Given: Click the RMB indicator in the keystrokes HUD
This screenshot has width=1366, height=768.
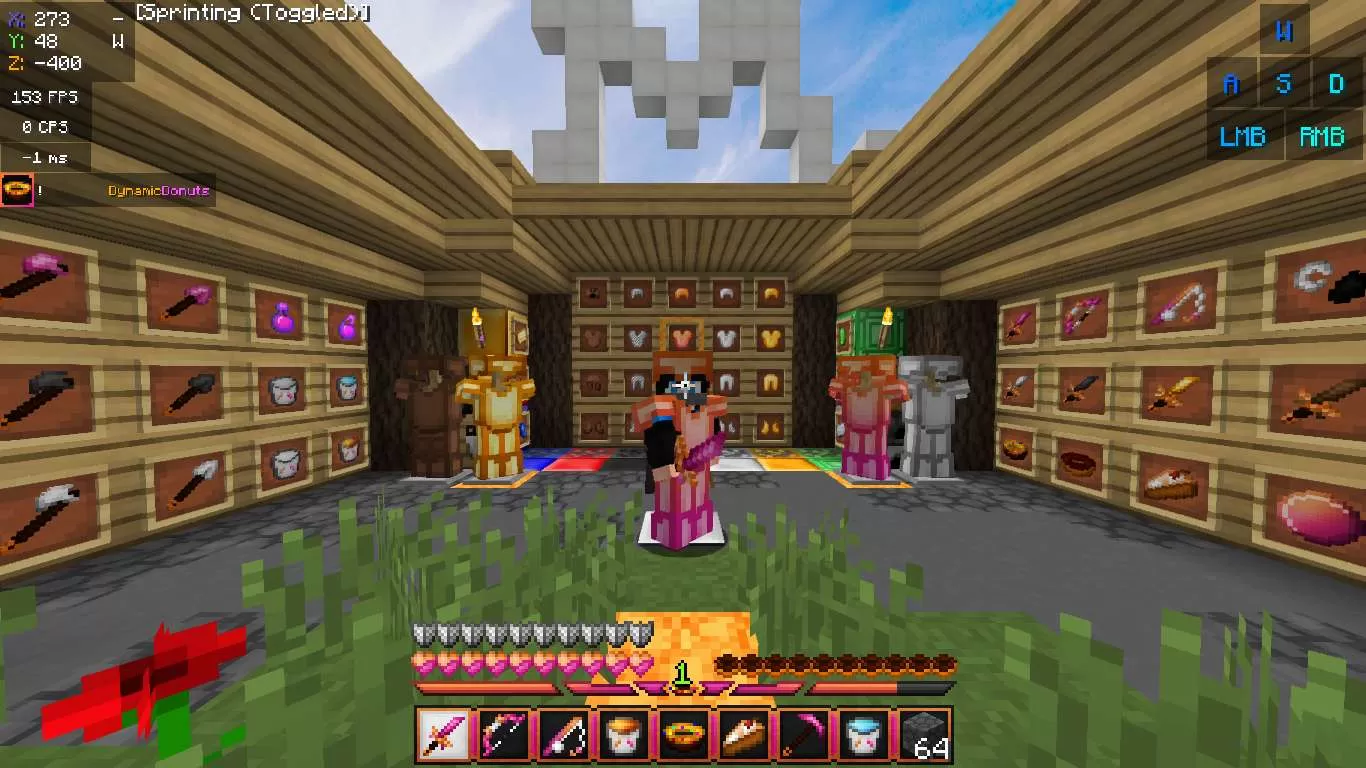Looking at the screenshot, I should (x=1322, y=136).
